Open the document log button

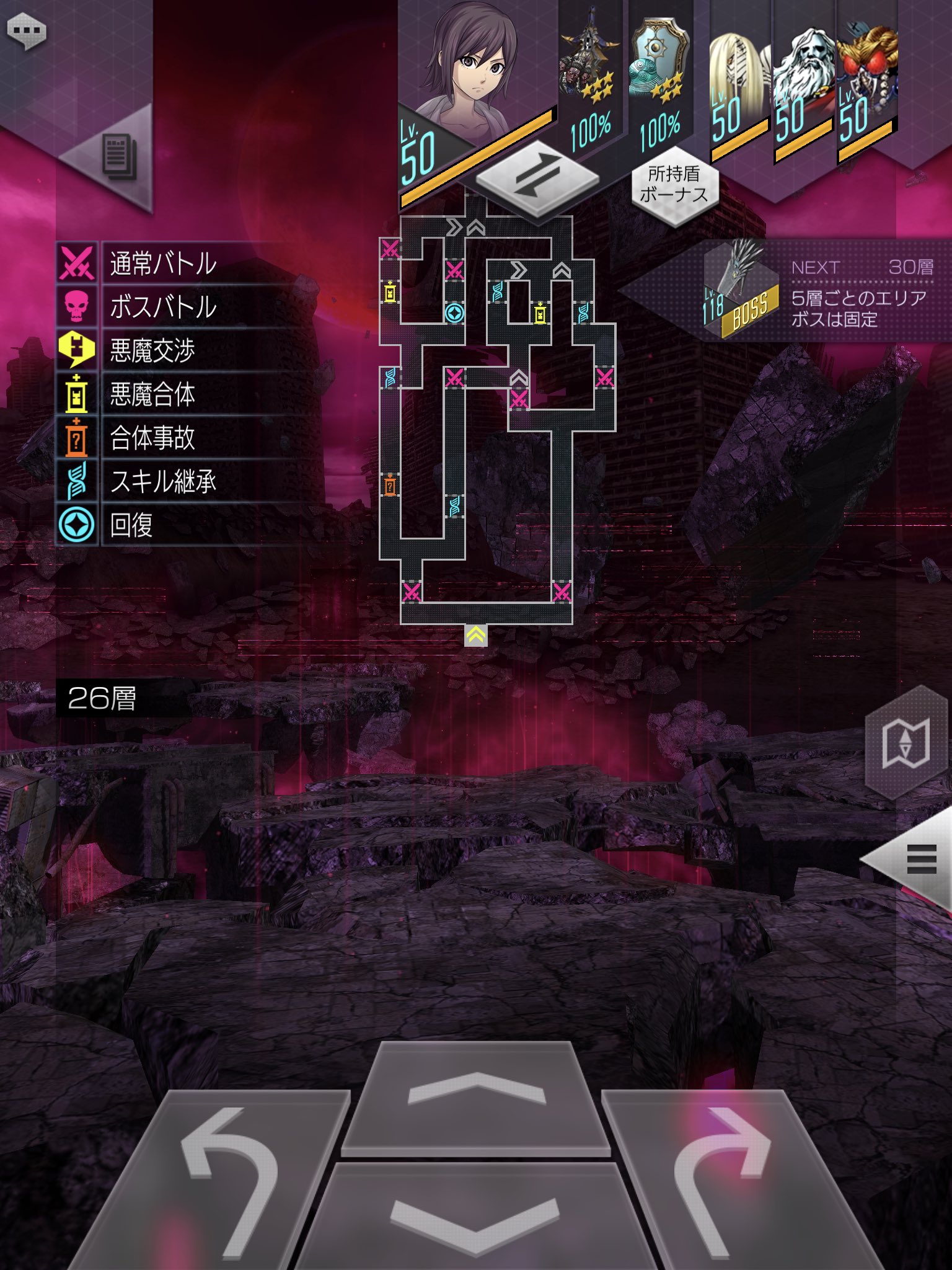click(x=118, y=156)
